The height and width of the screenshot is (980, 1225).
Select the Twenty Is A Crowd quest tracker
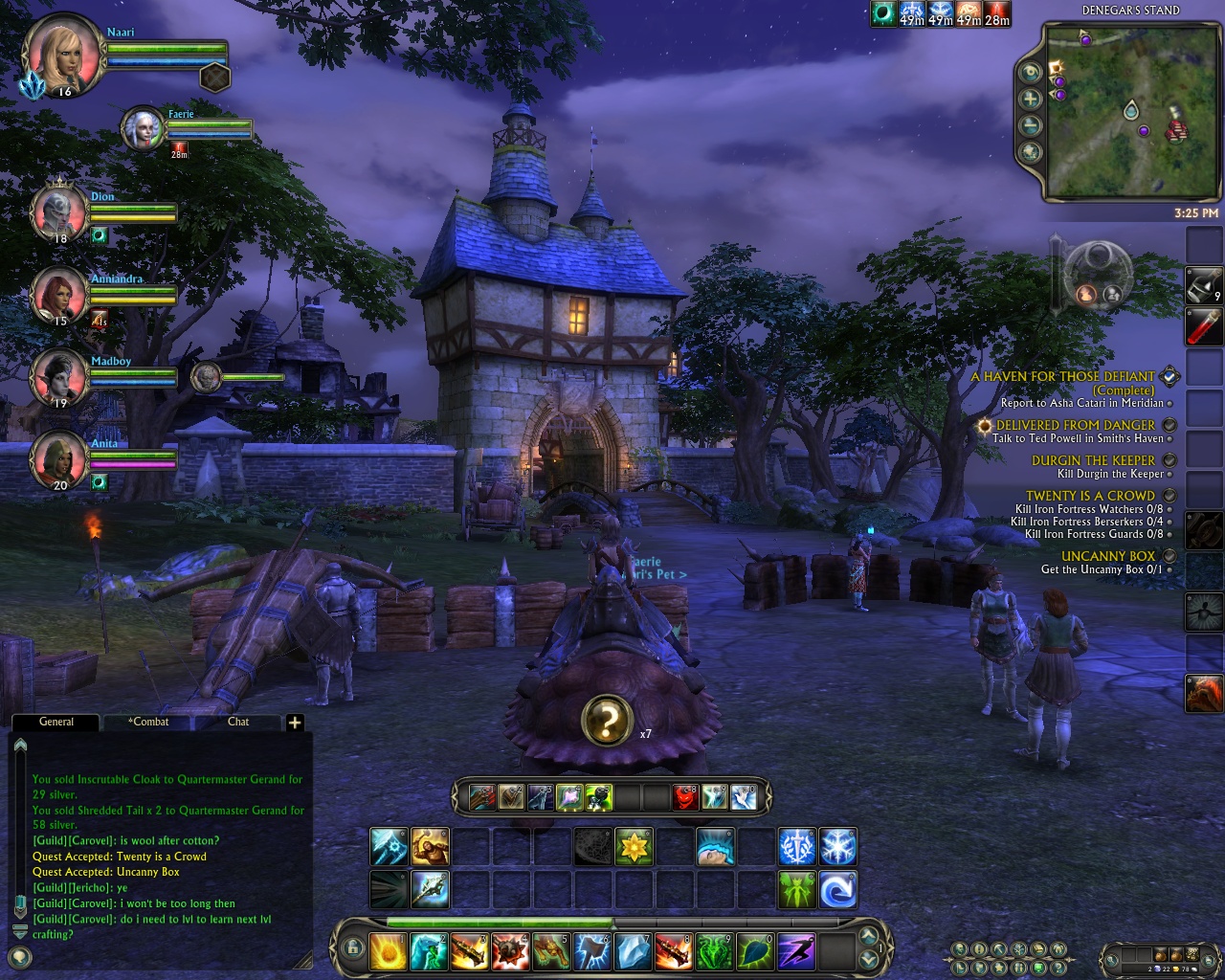click(x=1090, y=496)
